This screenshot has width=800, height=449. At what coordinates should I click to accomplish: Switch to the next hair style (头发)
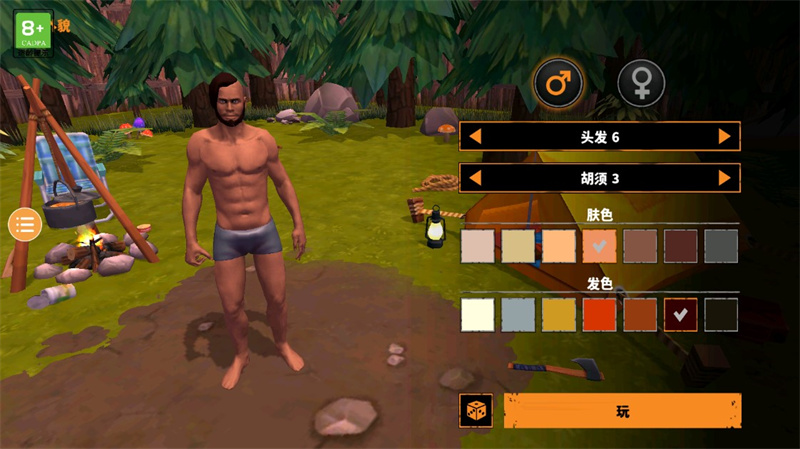724,136
